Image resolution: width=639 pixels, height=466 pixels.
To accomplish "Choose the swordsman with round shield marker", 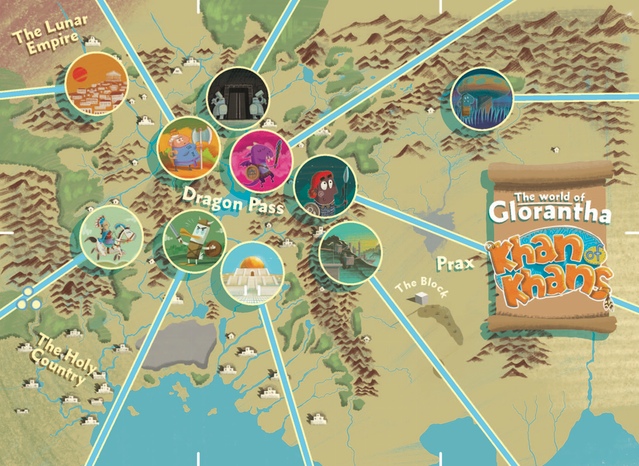I will point(193,241).
